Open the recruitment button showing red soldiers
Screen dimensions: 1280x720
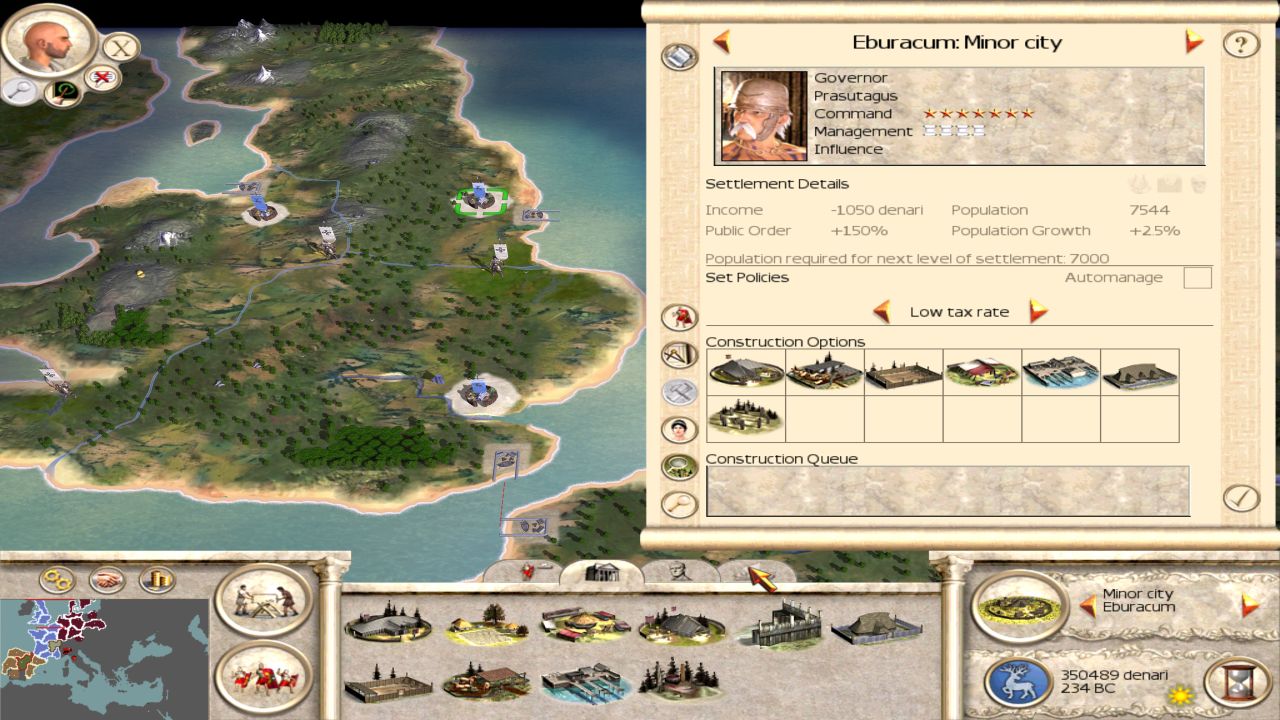264,677
